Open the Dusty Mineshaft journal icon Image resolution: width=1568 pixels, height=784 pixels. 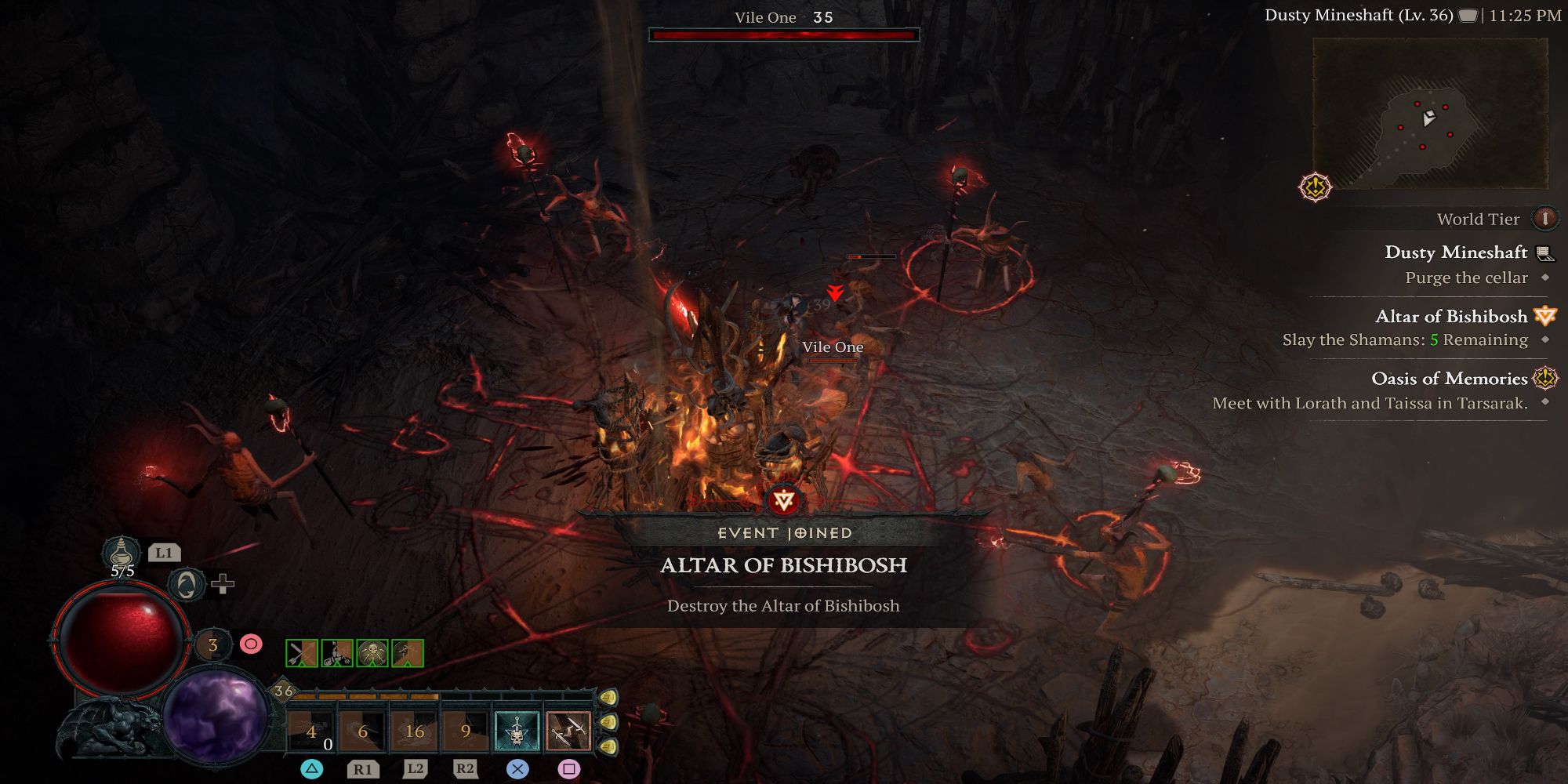pyautogui.click(x=1544, y=252)
